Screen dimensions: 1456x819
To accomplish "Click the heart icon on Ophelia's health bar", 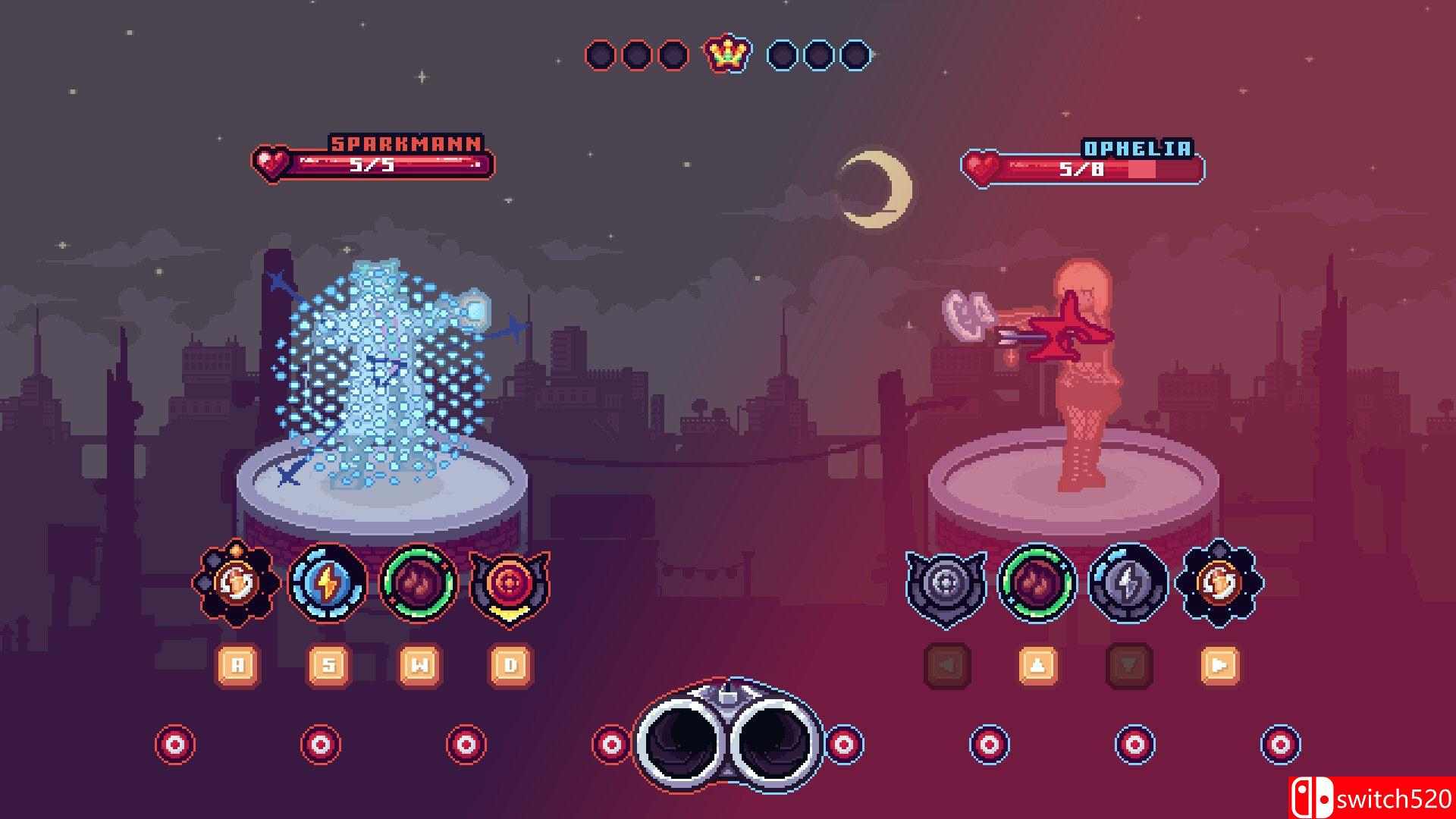I will pos(982,165).
